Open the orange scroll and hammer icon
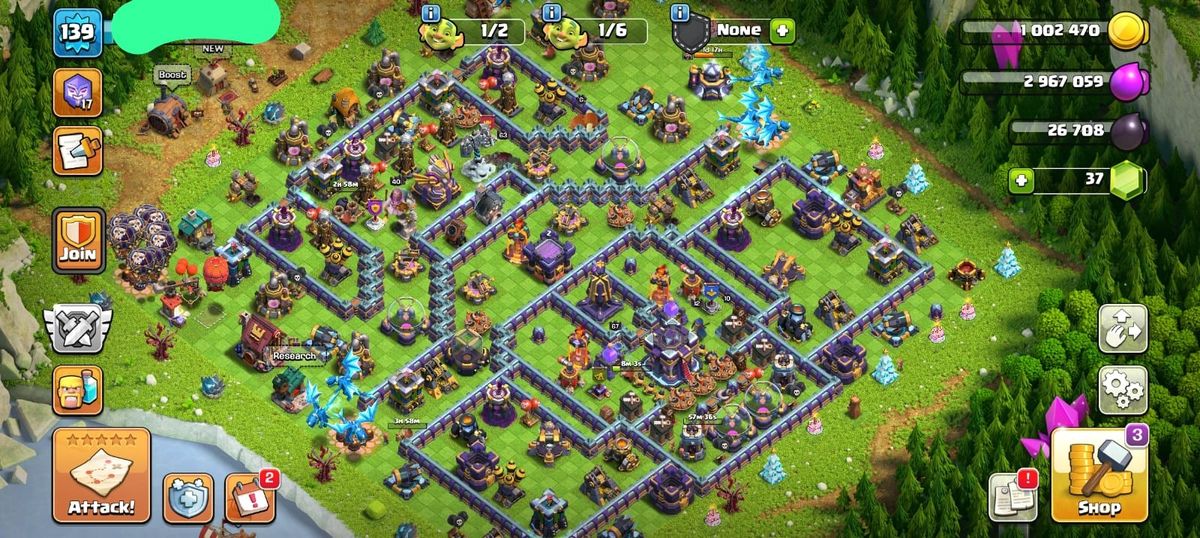 [x=77, y=150]
